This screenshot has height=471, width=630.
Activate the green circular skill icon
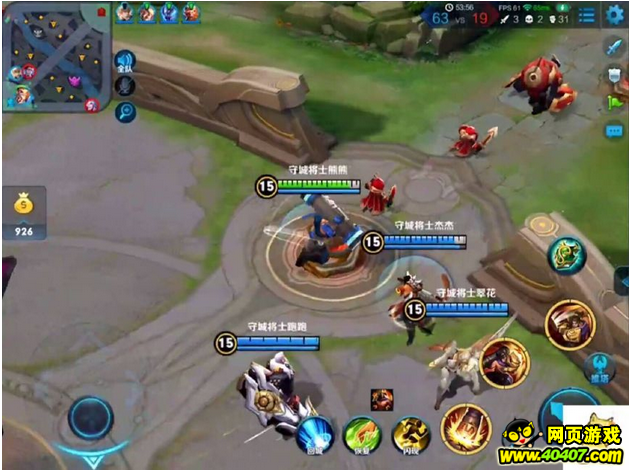point(567,255)
